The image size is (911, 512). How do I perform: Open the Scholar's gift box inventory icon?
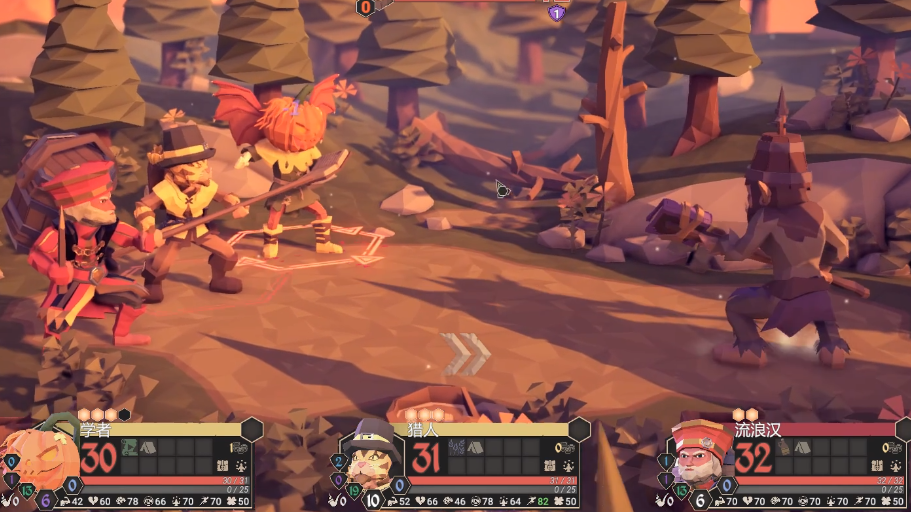(x=223, y=466)
